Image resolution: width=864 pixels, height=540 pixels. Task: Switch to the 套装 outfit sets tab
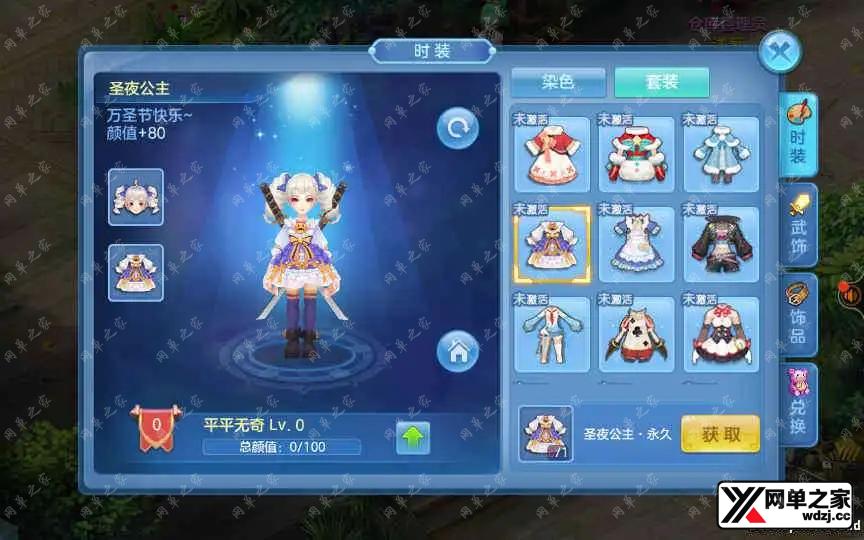point(661,82)
